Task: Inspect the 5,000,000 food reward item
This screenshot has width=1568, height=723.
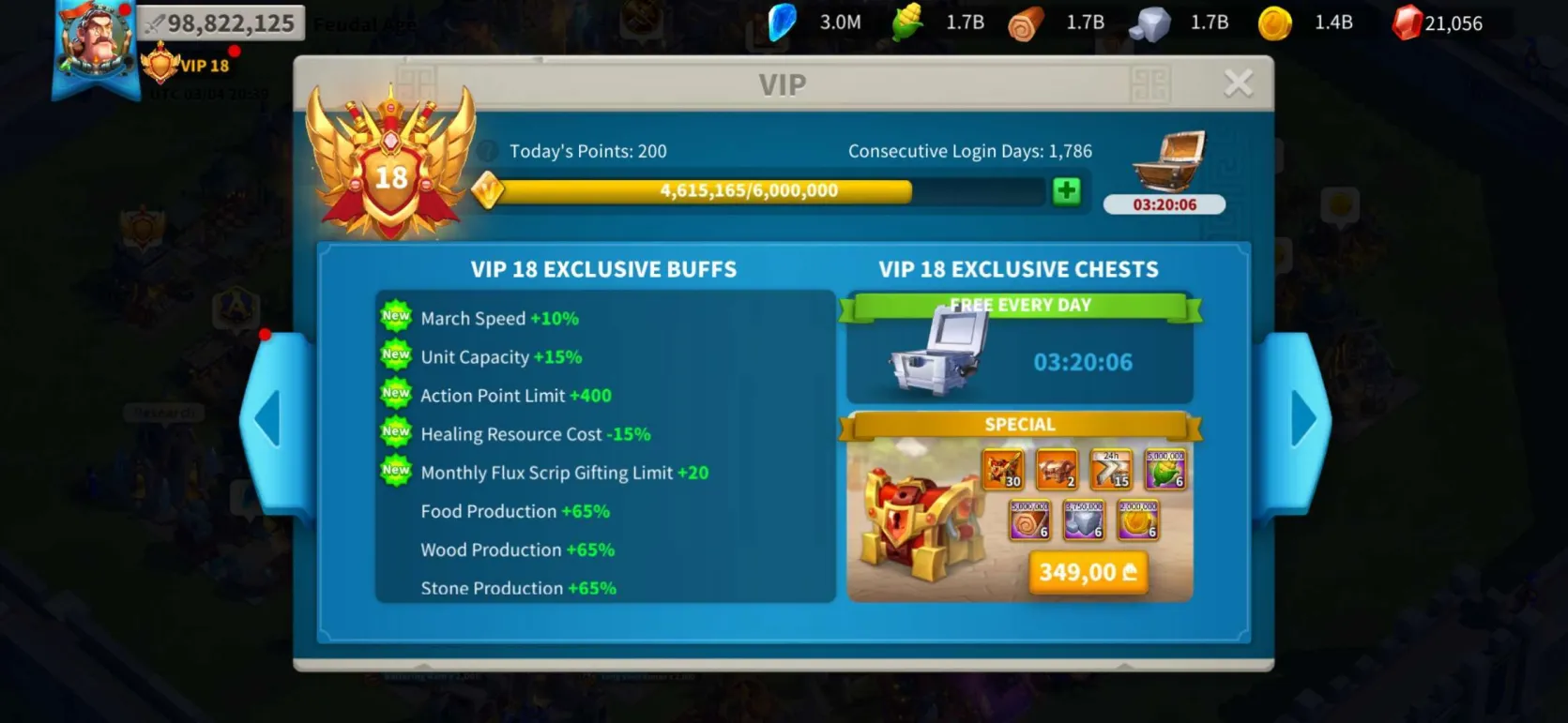Action: [x=1165, y=470]
